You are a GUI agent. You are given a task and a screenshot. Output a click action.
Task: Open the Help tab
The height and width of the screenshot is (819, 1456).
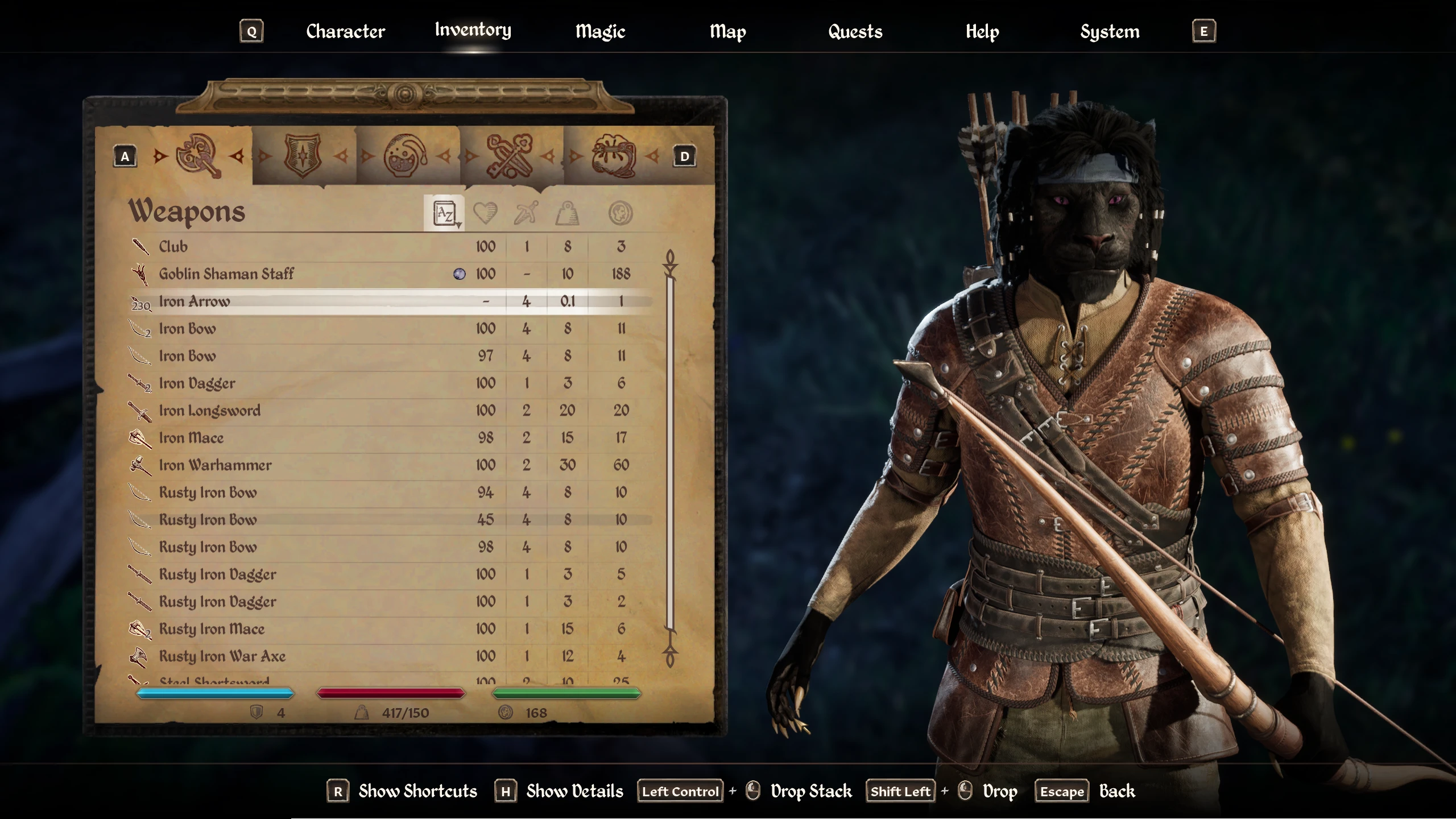click(982, 31)
